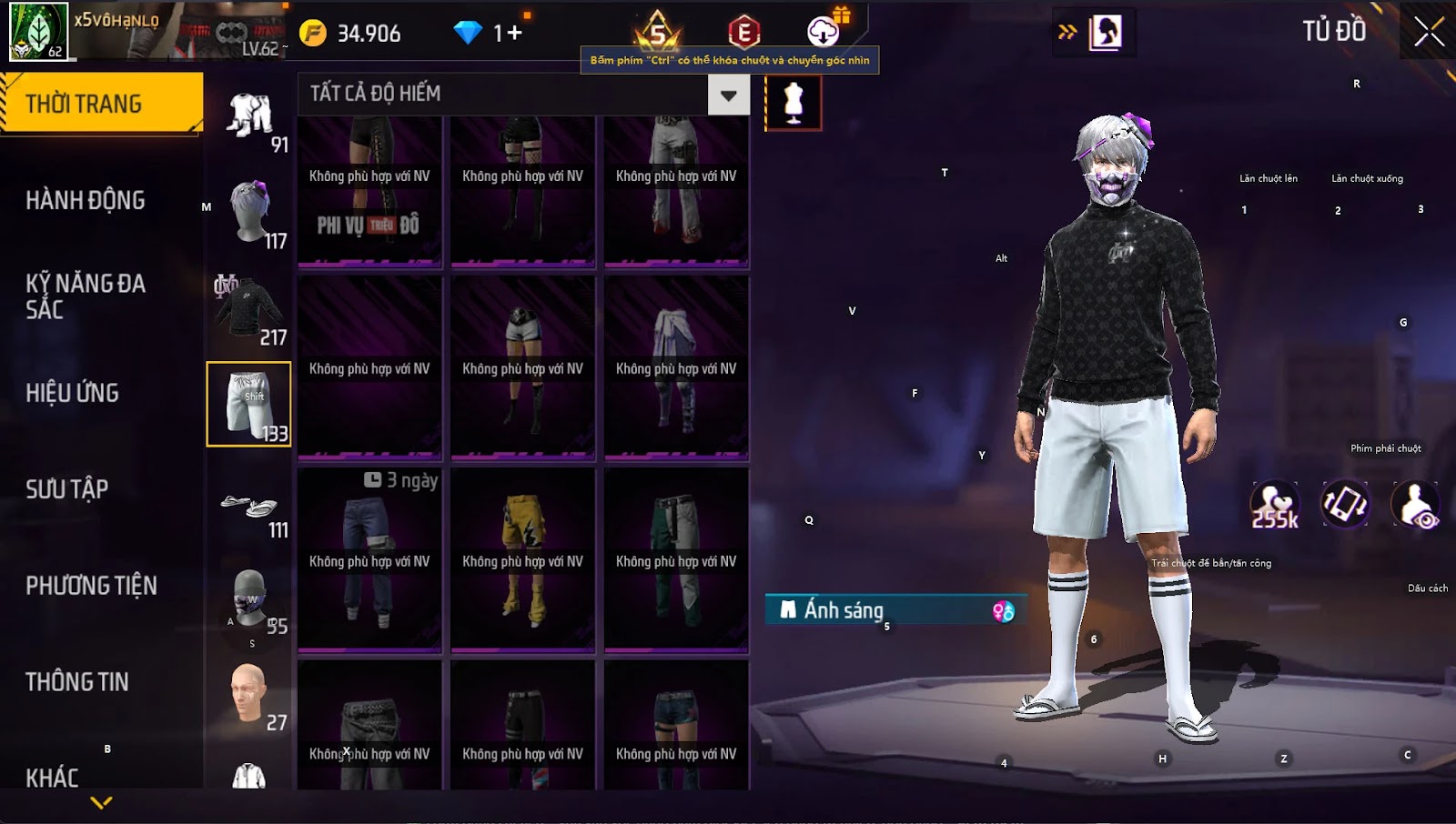Open the mannequin outfit preset button
This screenshot has width=1456, height=824.
[x=794, y=102]
